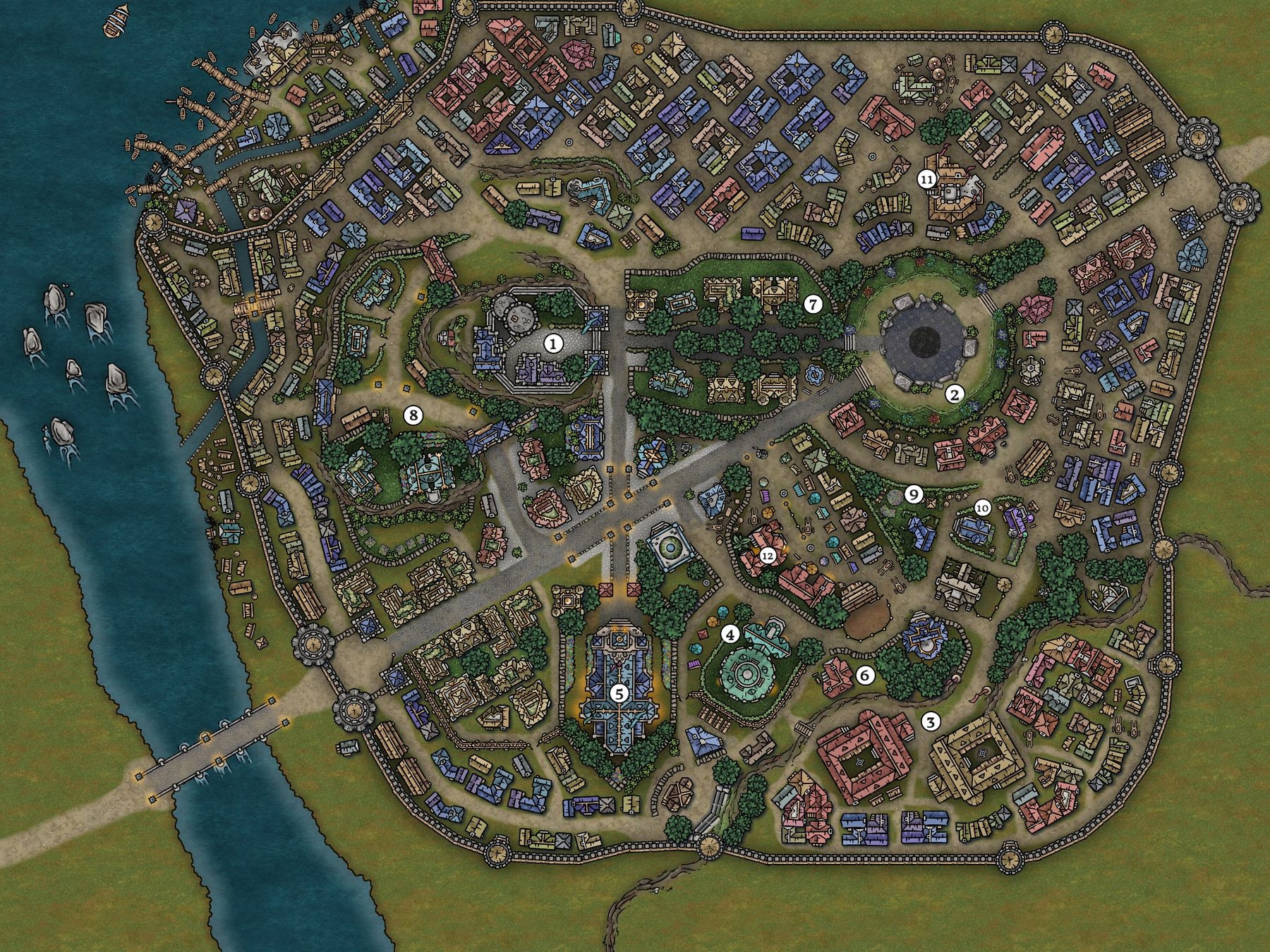Select the location marker labeled 12
Viewport: 1270px width, 952px height.
pos(768,556)
